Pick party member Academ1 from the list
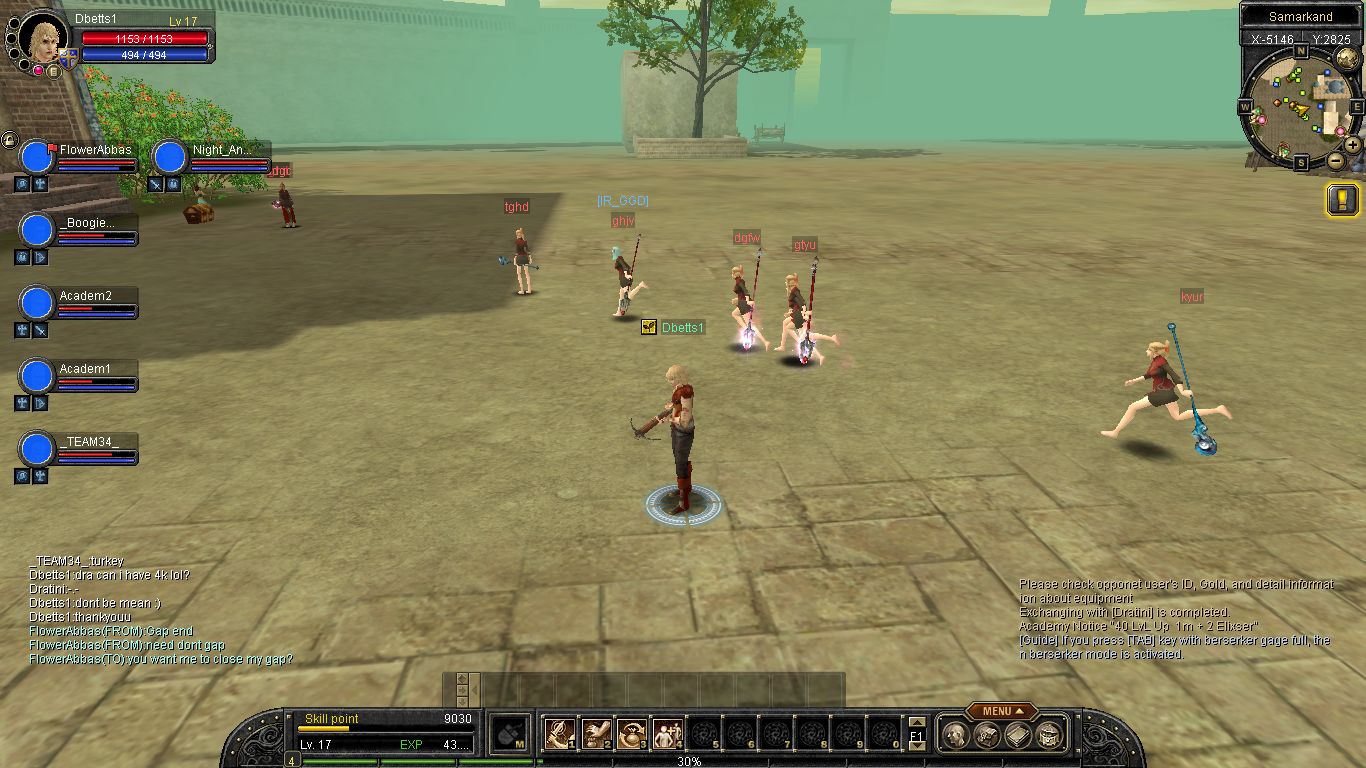Screen dimensions: 1366x768 point(37,376)
